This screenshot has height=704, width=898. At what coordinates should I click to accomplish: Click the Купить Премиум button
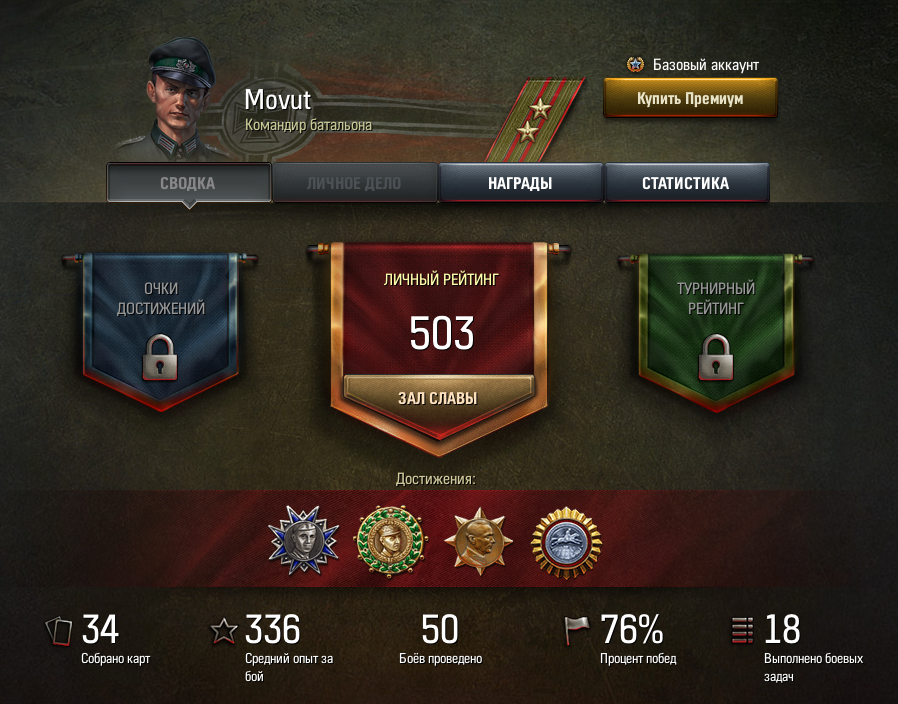689,99
